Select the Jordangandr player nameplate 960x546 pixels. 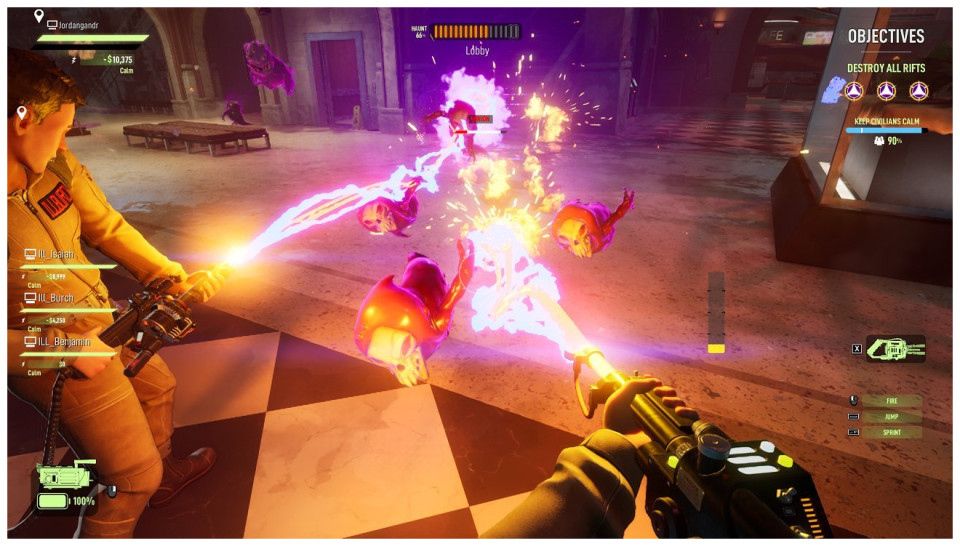click(82, 23)
